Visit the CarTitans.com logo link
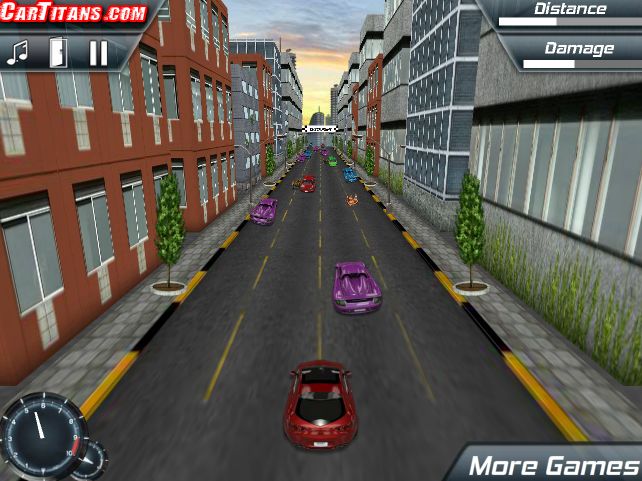 point(74,13)
